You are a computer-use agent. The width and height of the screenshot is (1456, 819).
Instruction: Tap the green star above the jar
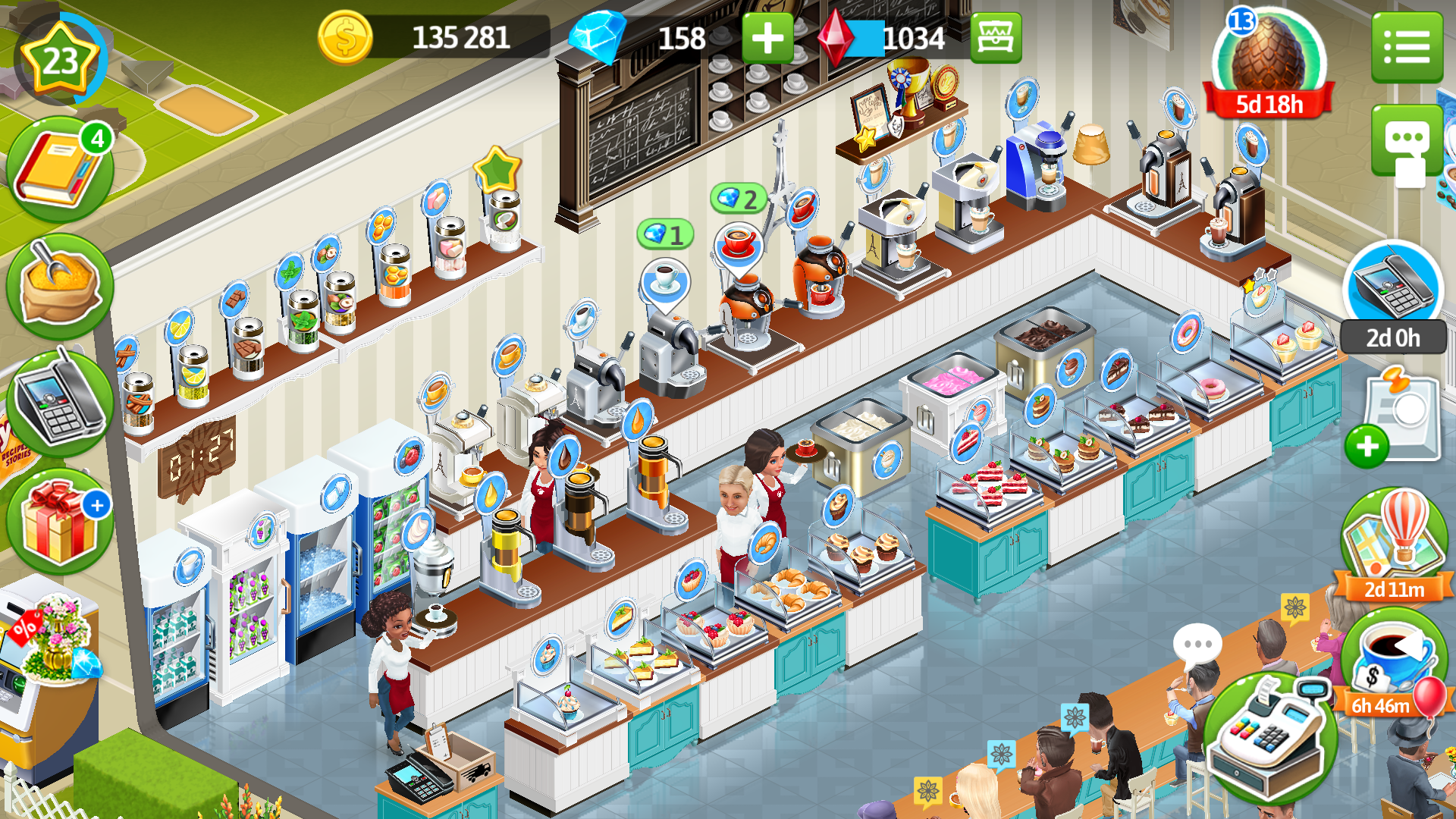coord(497,168)
